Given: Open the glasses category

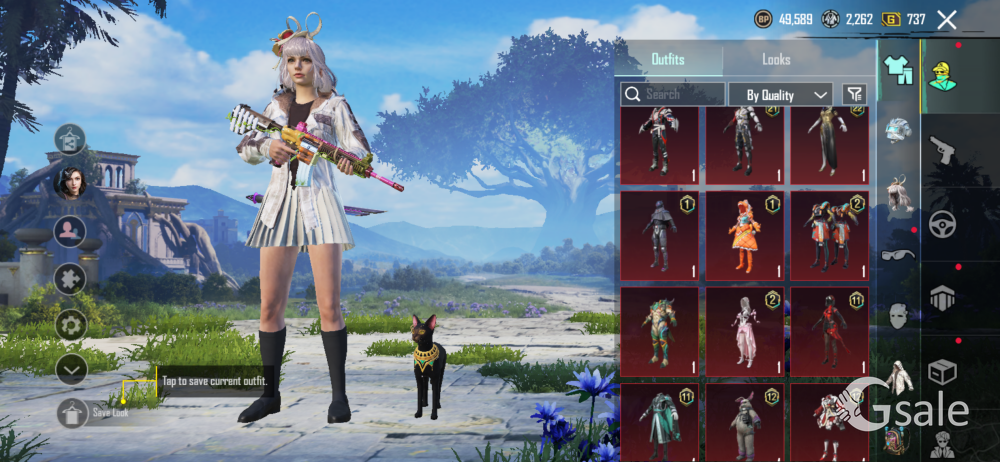Looking at the screenshot, I should point(898,254).
